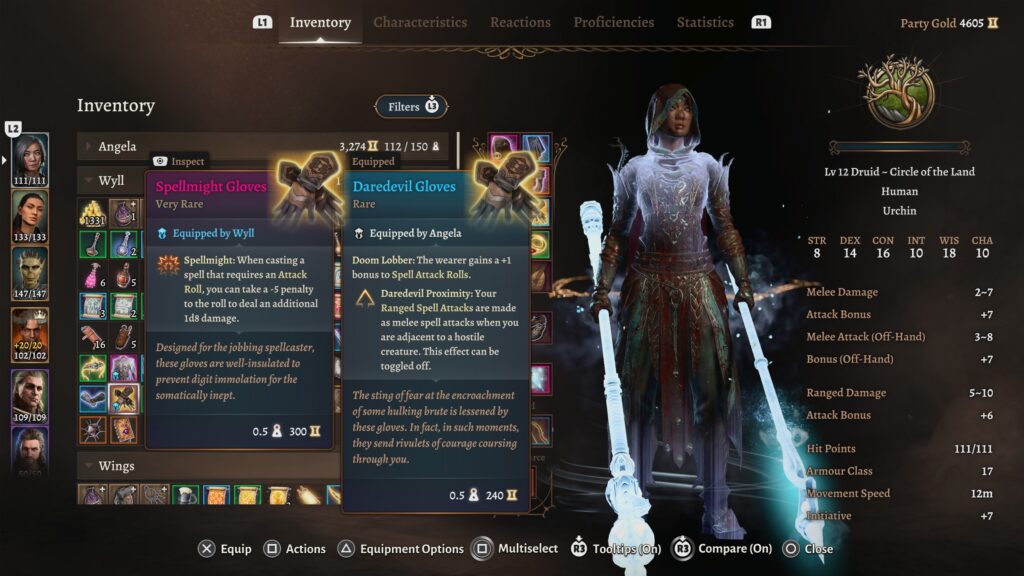Toggle the Wings inventory section
The width and height of the screenshot is (1024, 576).
(90, 466)
